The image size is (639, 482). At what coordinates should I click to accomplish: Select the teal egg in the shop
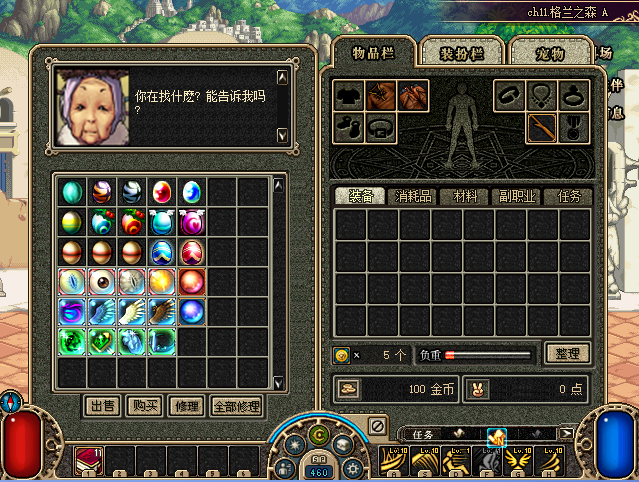click(x=73, y=191)
